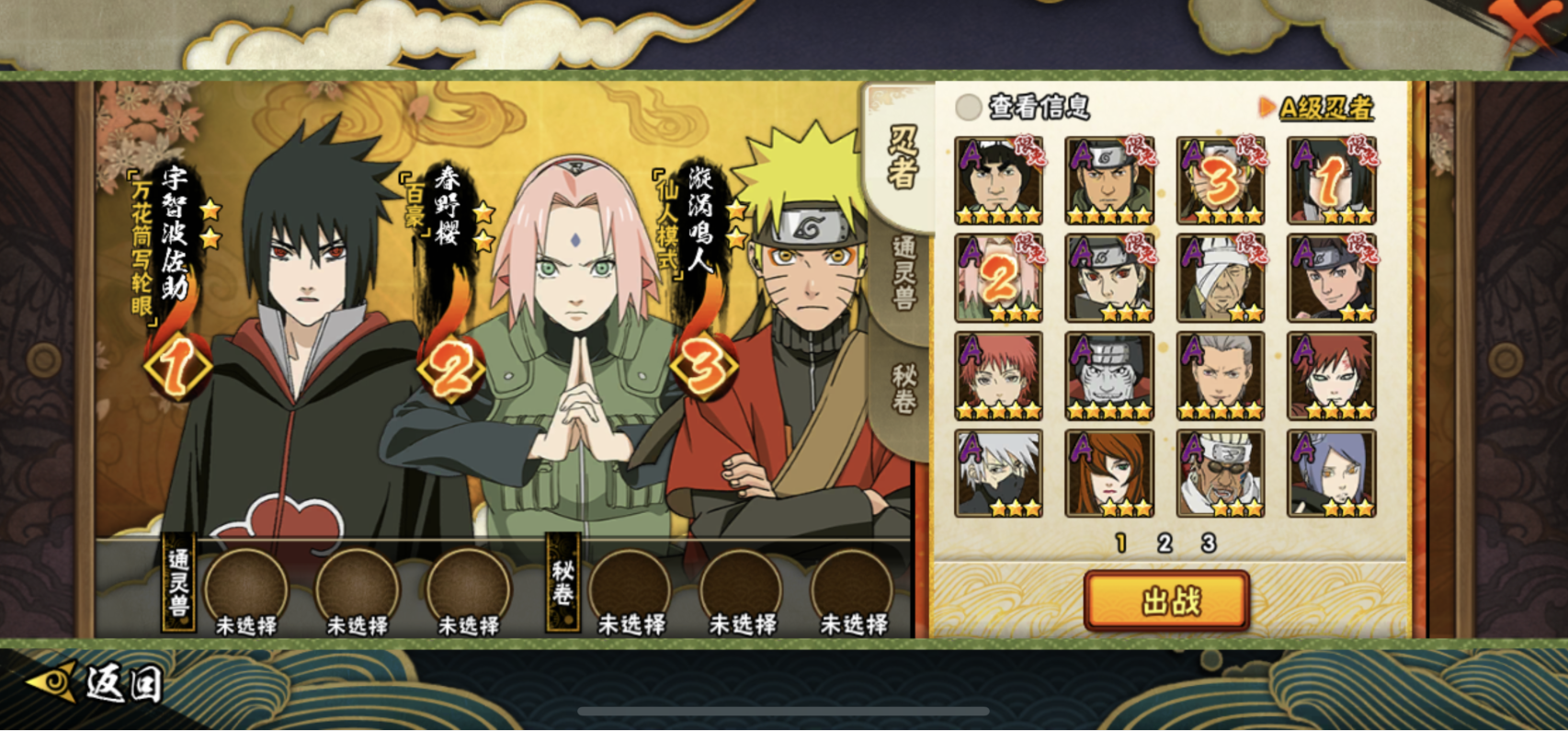This screenshot has height=731, width=1568.
Task: Select the masked Kakuzu portrait
Action: [x=1109, y=376]
